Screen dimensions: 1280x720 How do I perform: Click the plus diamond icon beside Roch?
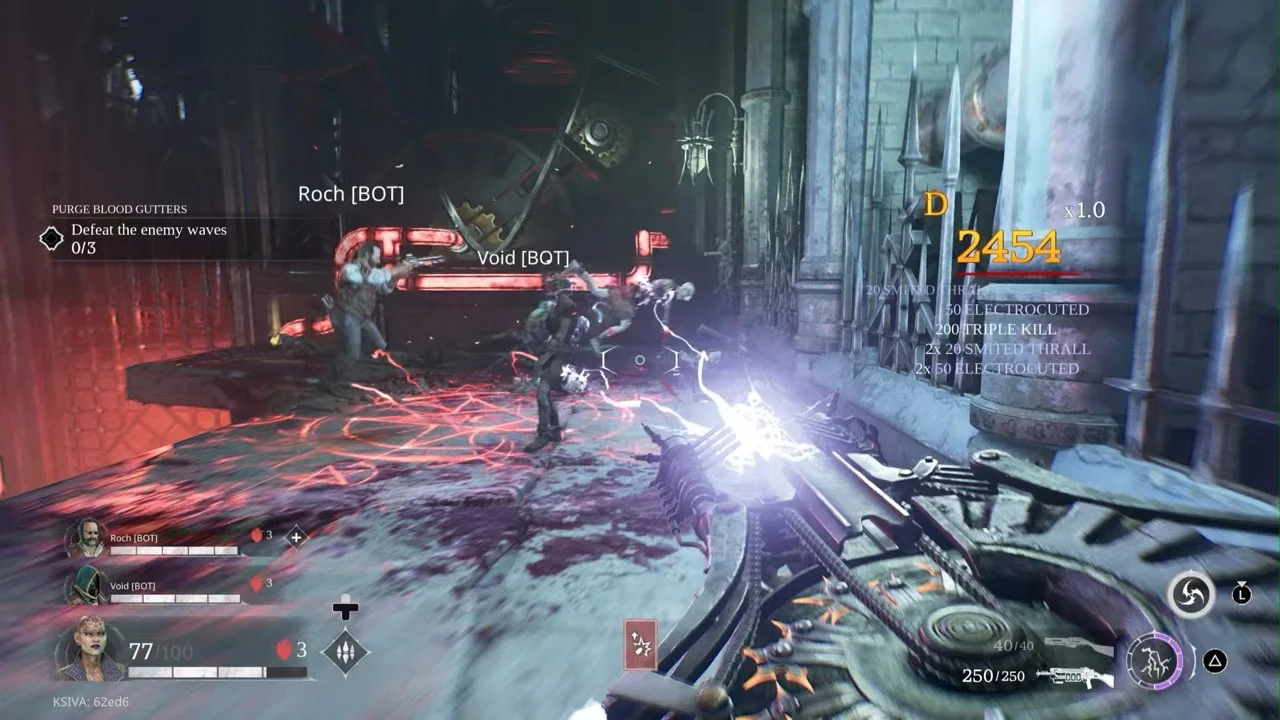(x=296, y=537)
